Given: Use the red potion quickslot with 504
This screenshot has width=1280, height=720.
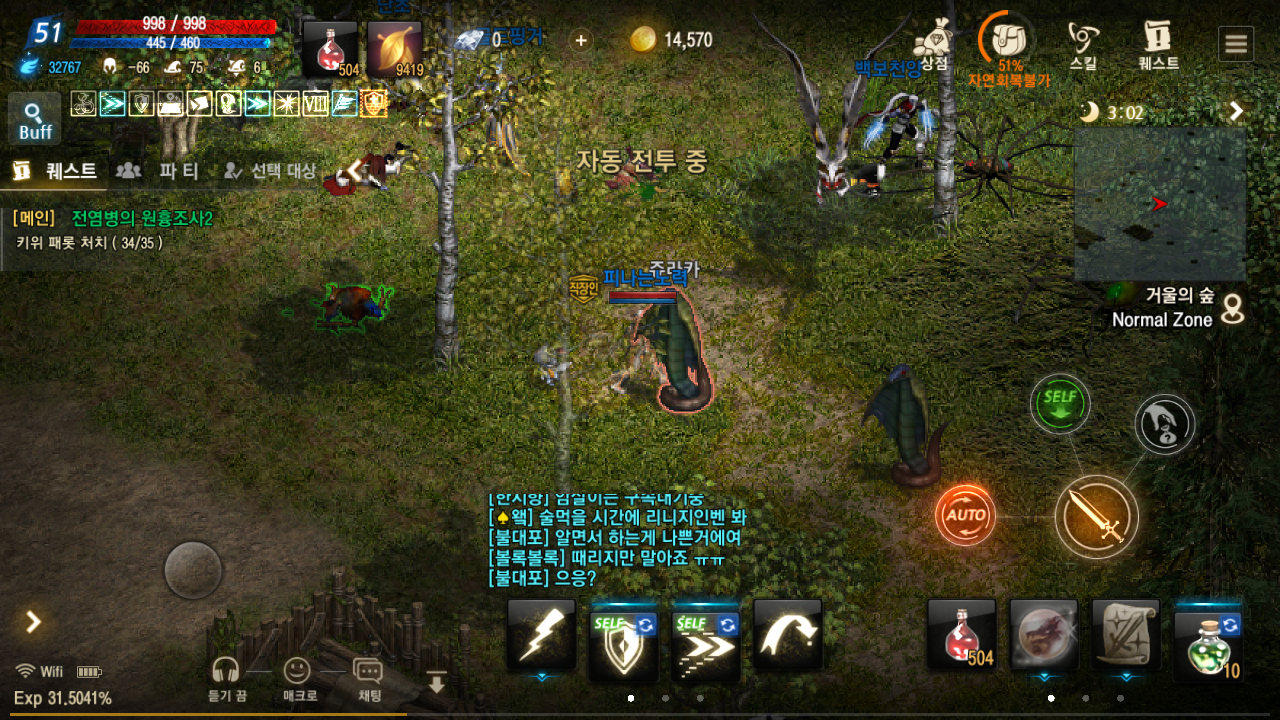Looking at the screenshot, I should pyautogui.click(x=961, y=634).
